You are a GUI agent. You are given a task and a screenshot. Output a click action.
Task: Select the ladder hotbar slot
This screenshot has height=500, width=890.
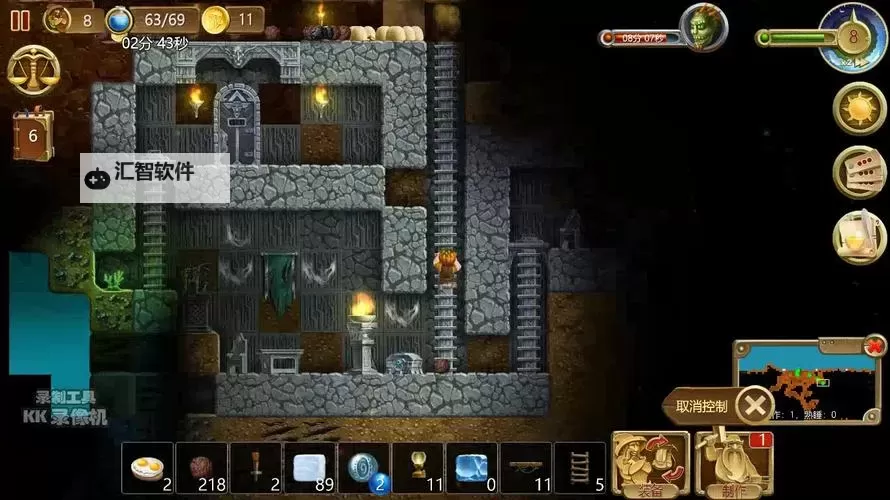click(580, 468)
